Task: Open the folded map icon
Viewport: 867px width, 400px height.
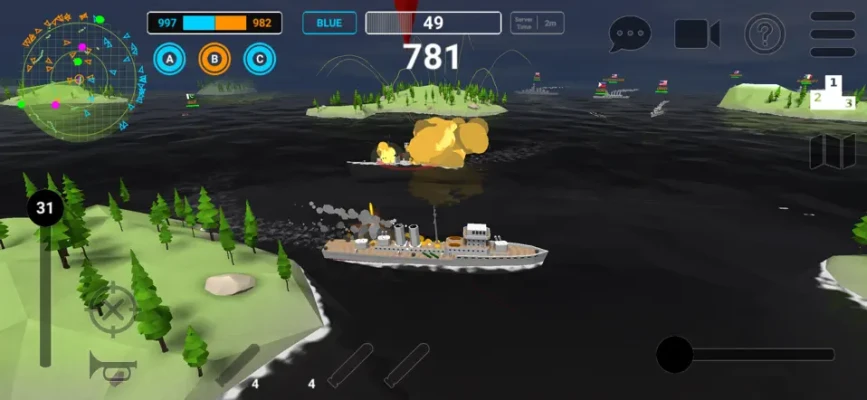Action: pyautogui.click(x=832, y=151)
